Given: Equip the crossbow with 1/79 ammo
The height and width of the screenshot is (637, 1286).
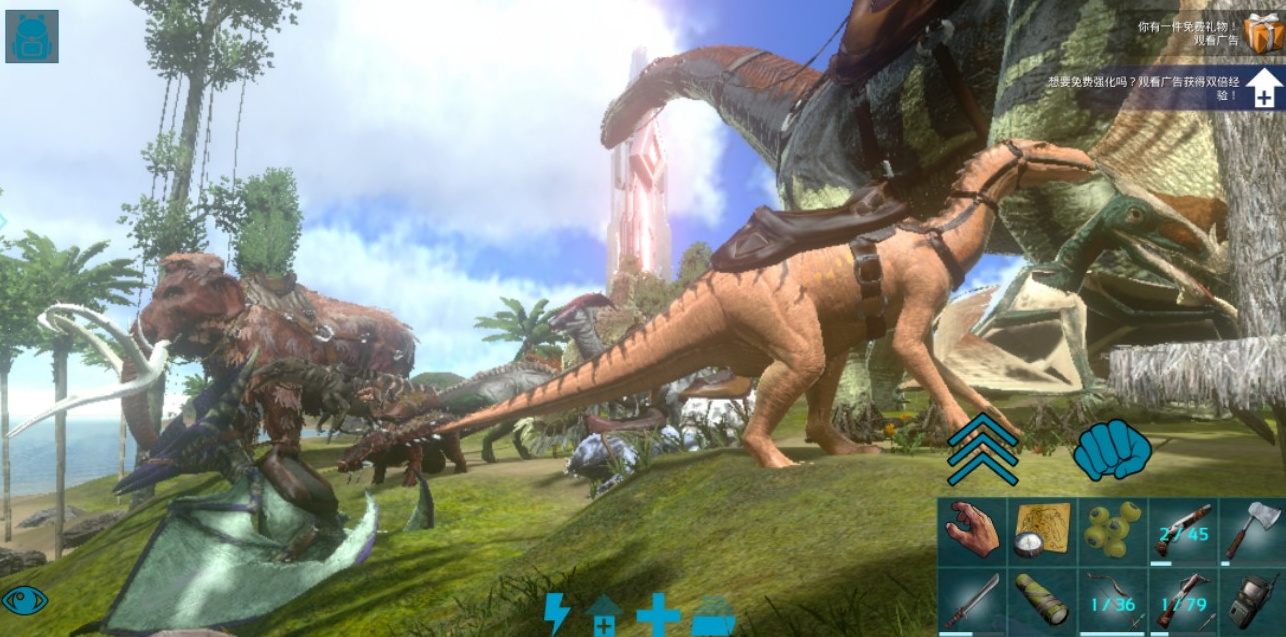Looking at the screenshot, I should tap(1182, 601).
